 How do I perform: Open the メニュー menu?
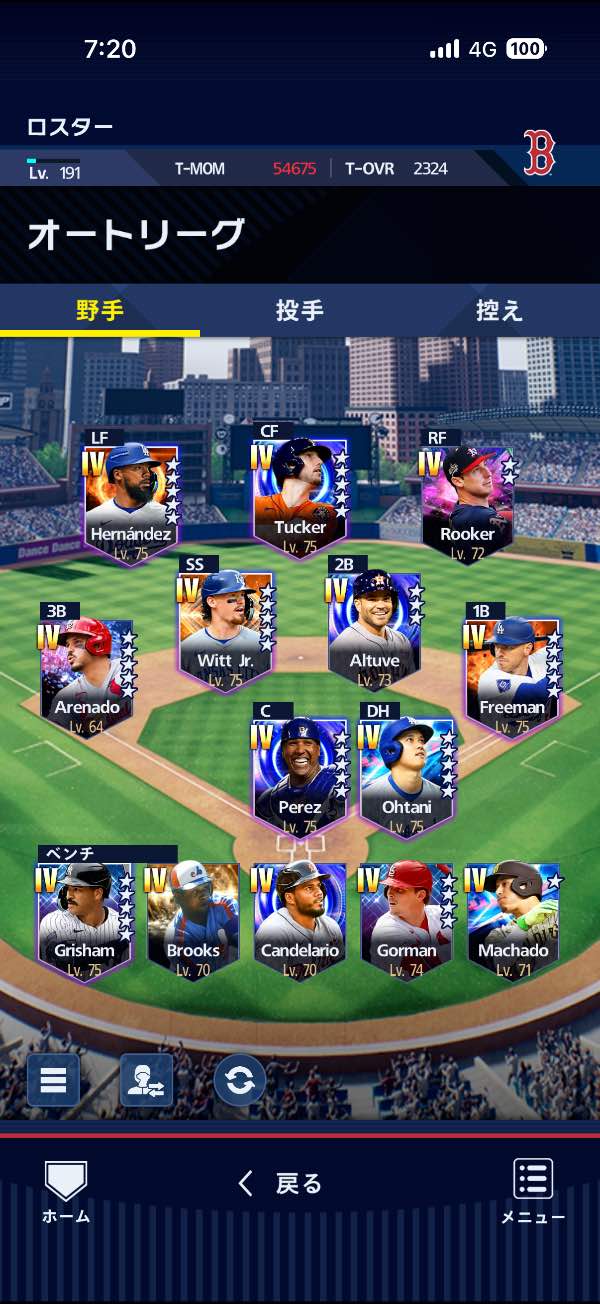[x=533, y=1192]
